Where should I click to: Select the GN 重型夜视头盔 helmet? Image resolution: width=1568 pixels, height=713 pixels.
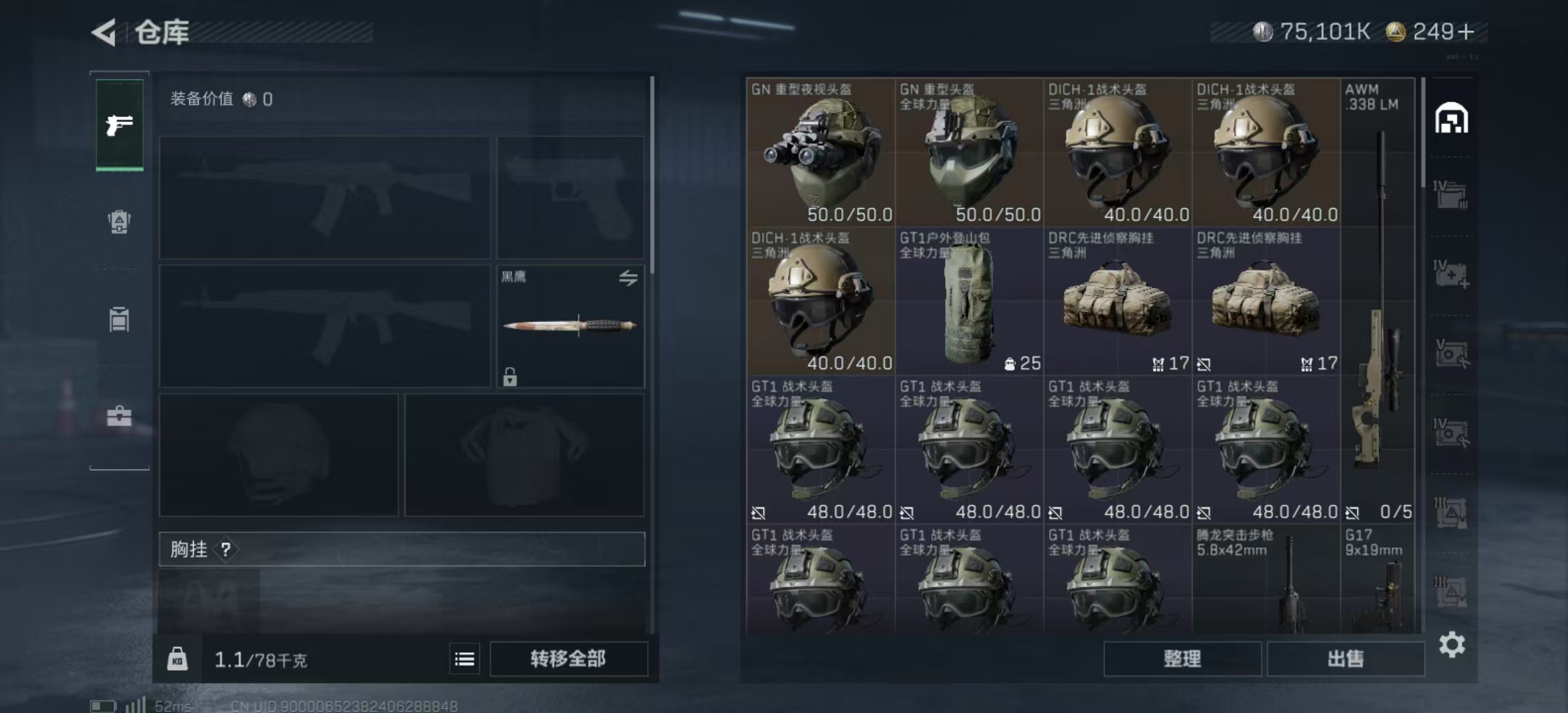pyautogui.click(x=820, y=153)
